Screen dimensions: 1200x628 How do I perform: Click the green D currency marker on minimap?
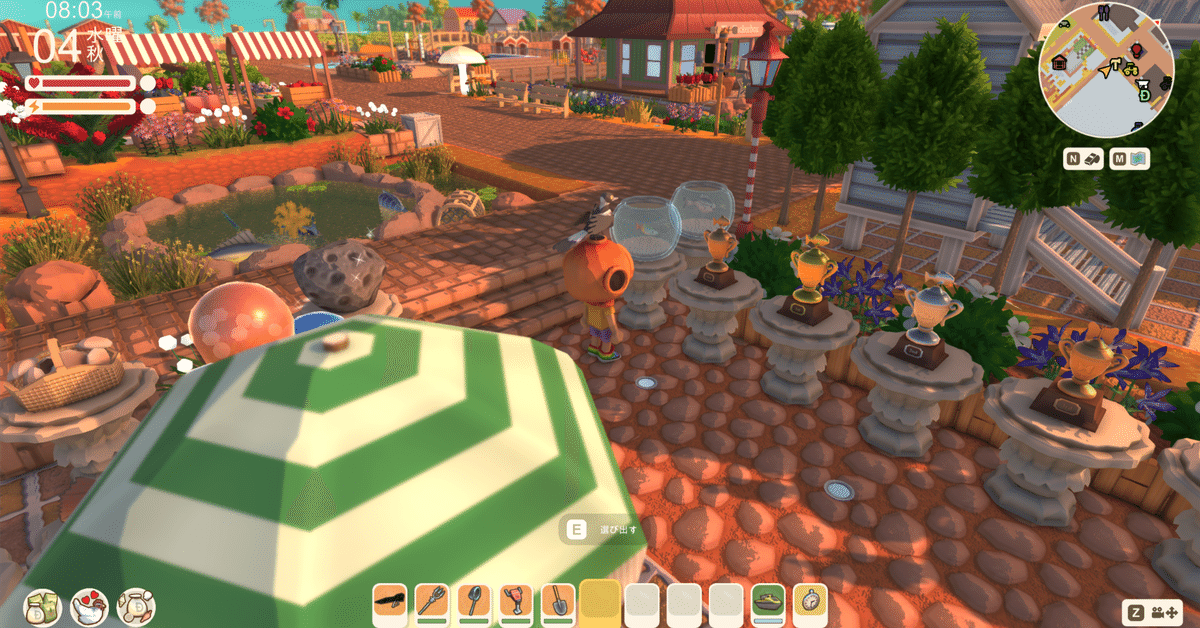[x=1142, y=97]
